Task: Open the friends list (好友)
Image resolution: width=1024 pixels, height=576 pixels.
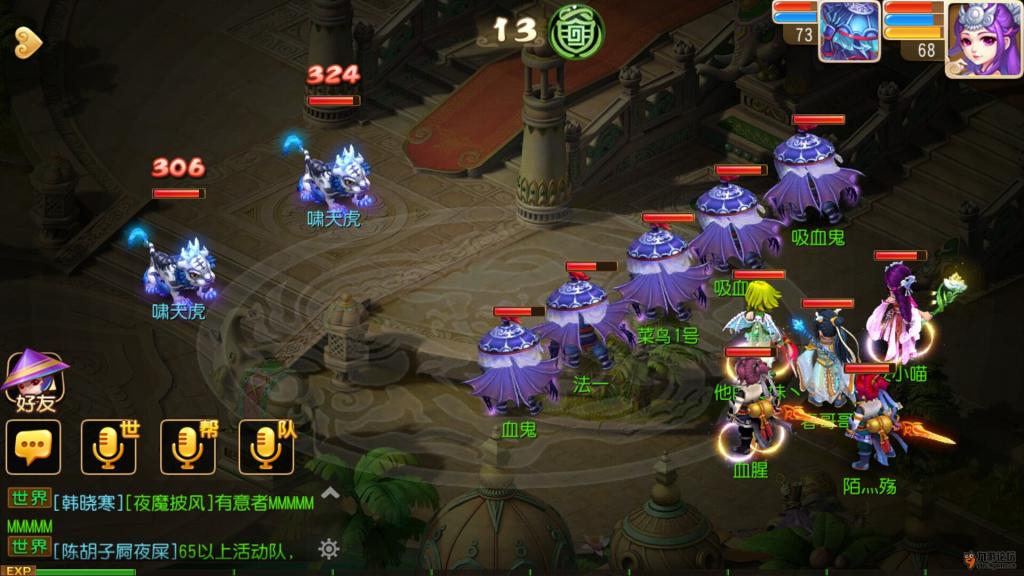Action: (x=35, y=382)
